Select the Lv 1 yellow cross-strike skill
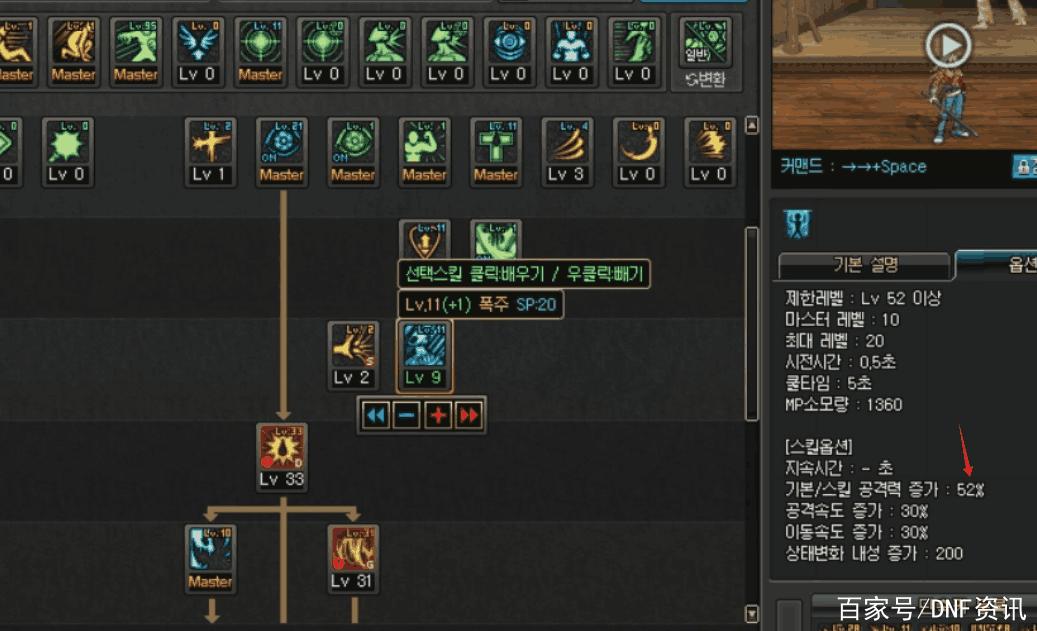Viewport: 1037px width, 631px height. 210,145
